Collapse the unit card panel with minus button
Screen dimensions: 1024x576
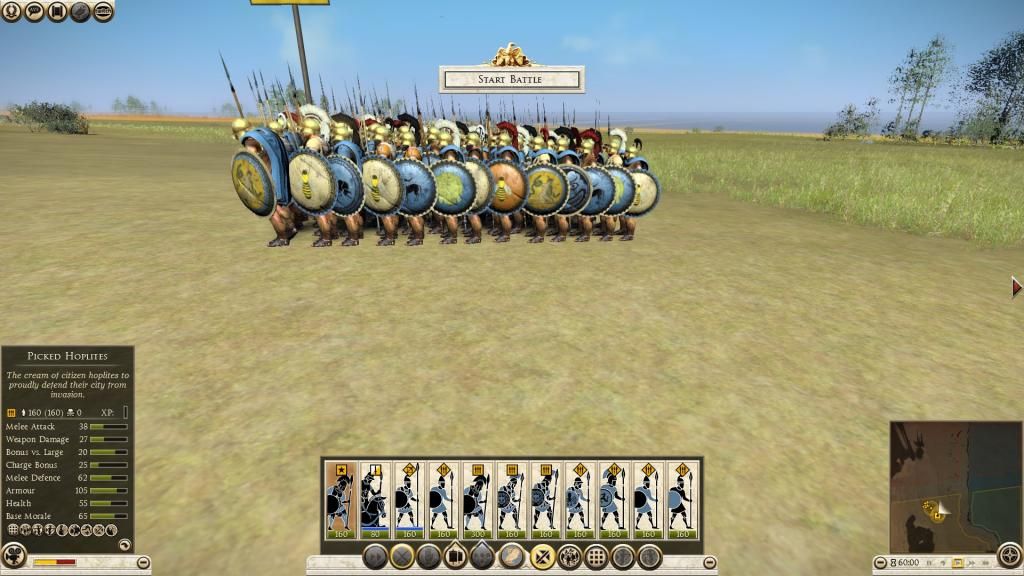(x=710, y=563)
